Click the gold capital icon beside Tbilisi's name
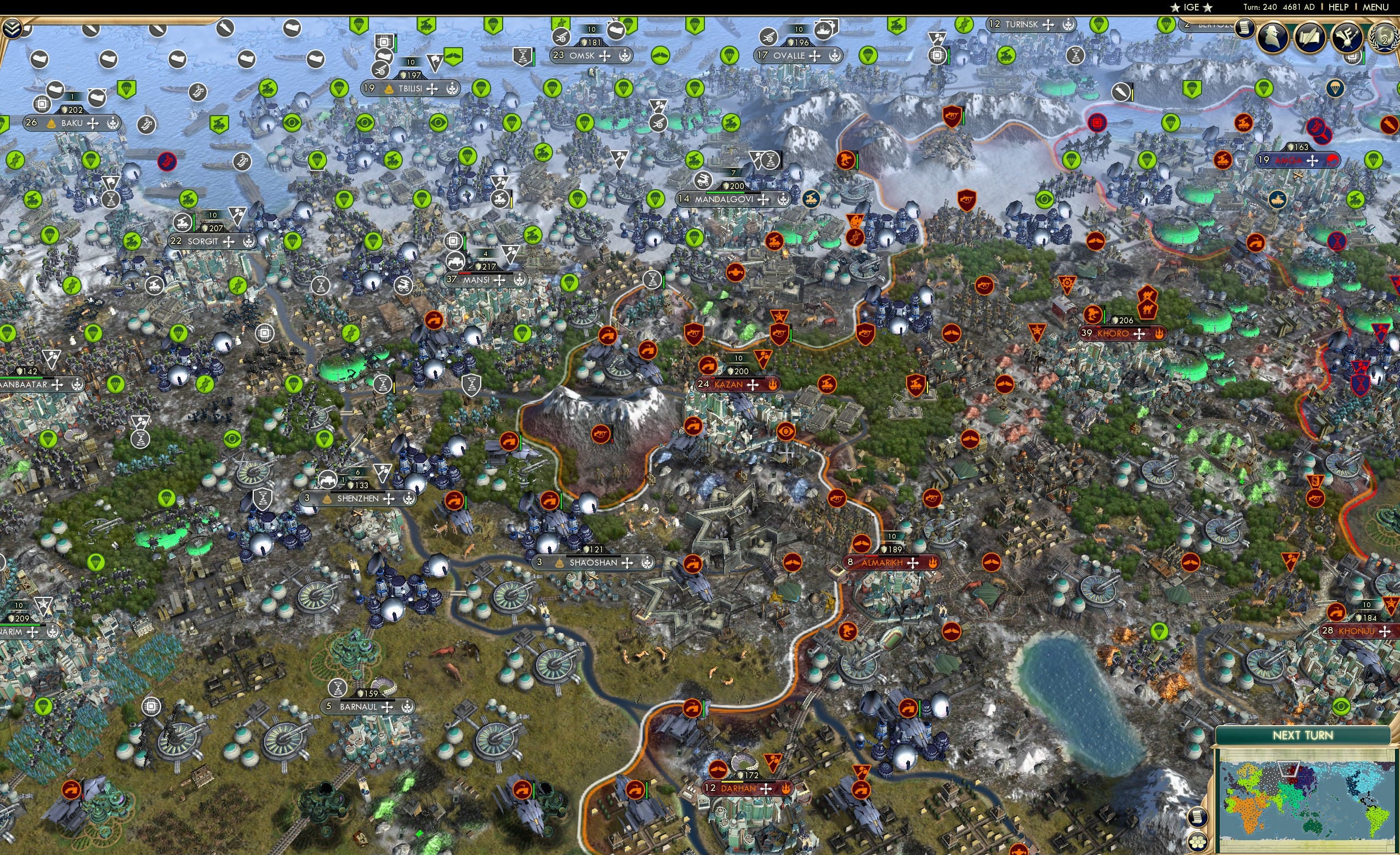Screen dimensions: 1400x855 [388, 88]
